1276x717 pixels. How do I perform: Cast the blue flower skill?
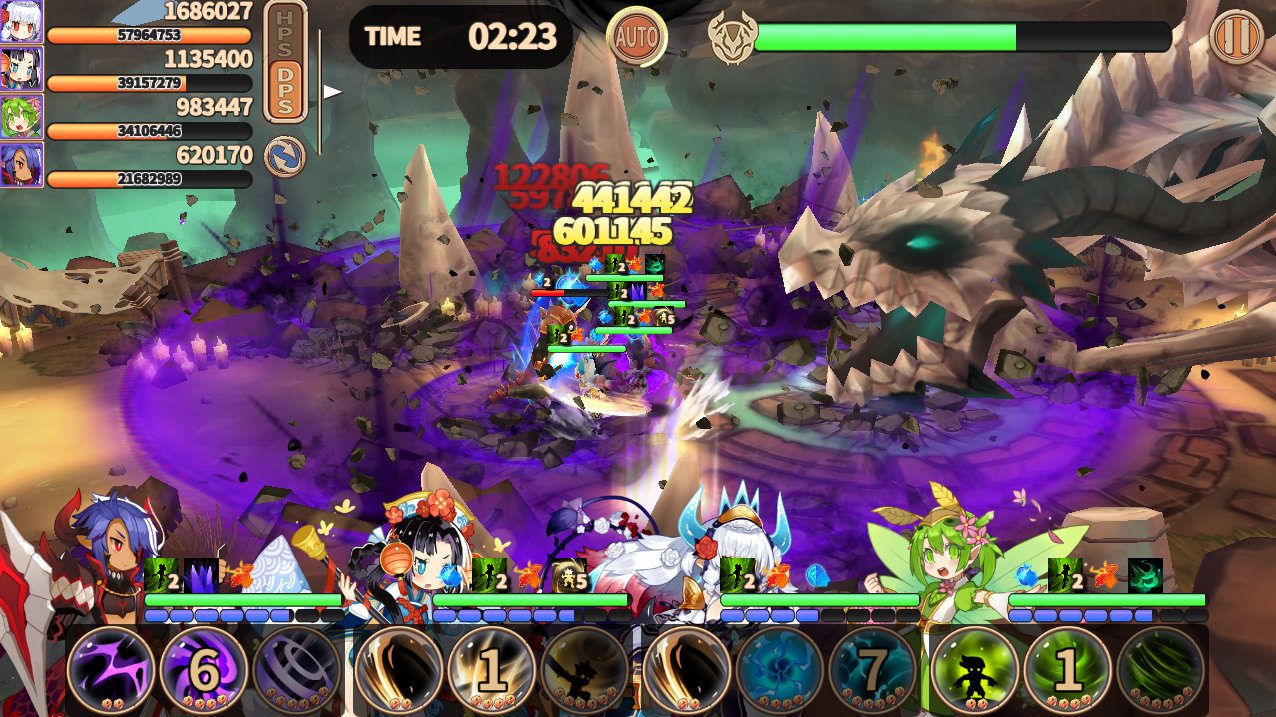pos(780,670)
